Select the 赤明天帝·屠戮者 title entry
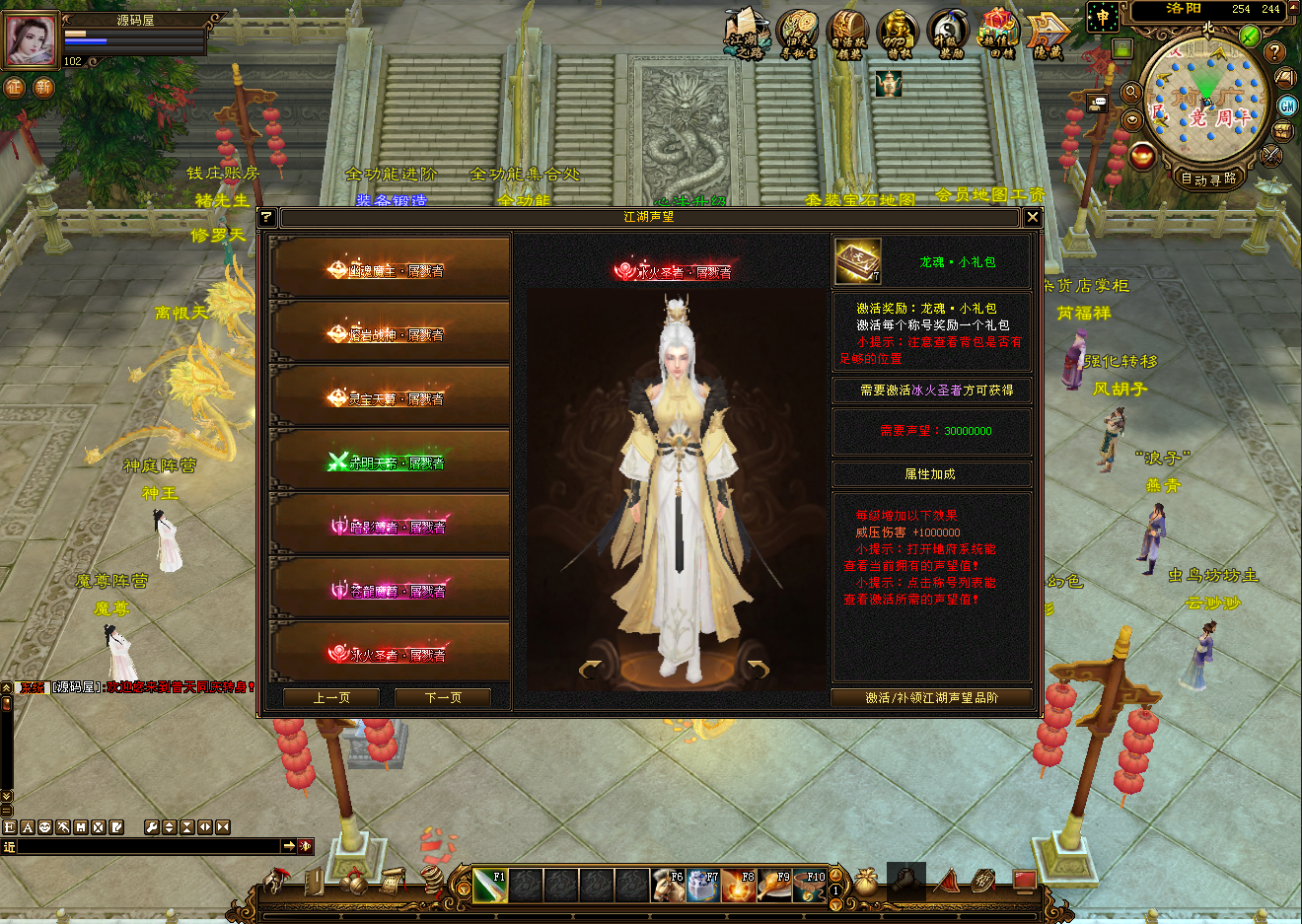 pos(390,462)
